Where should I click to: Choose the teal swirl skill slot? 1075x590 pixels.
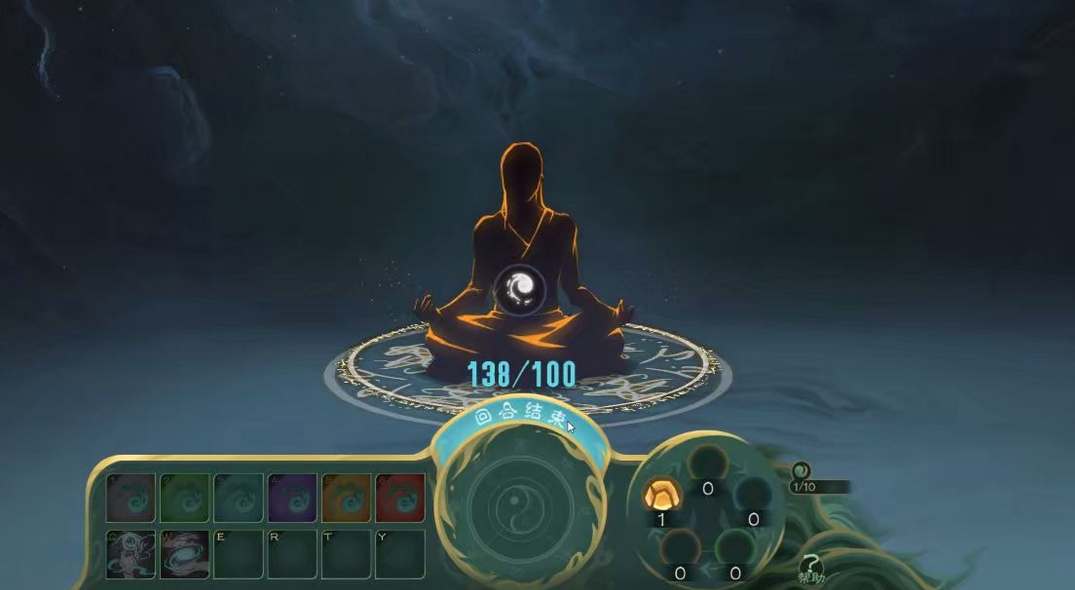tap(238, 497)
